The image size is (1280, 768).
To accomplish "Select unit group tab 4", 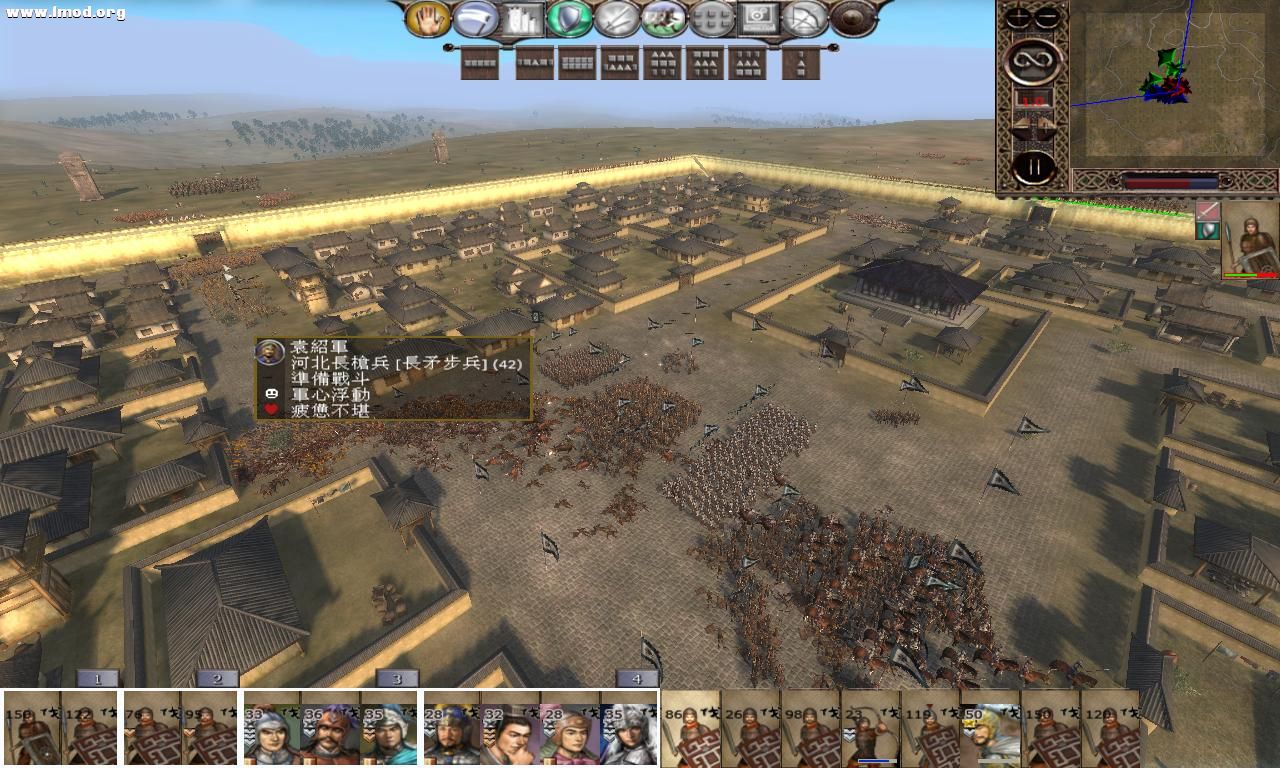I will [x=636, y=678].
